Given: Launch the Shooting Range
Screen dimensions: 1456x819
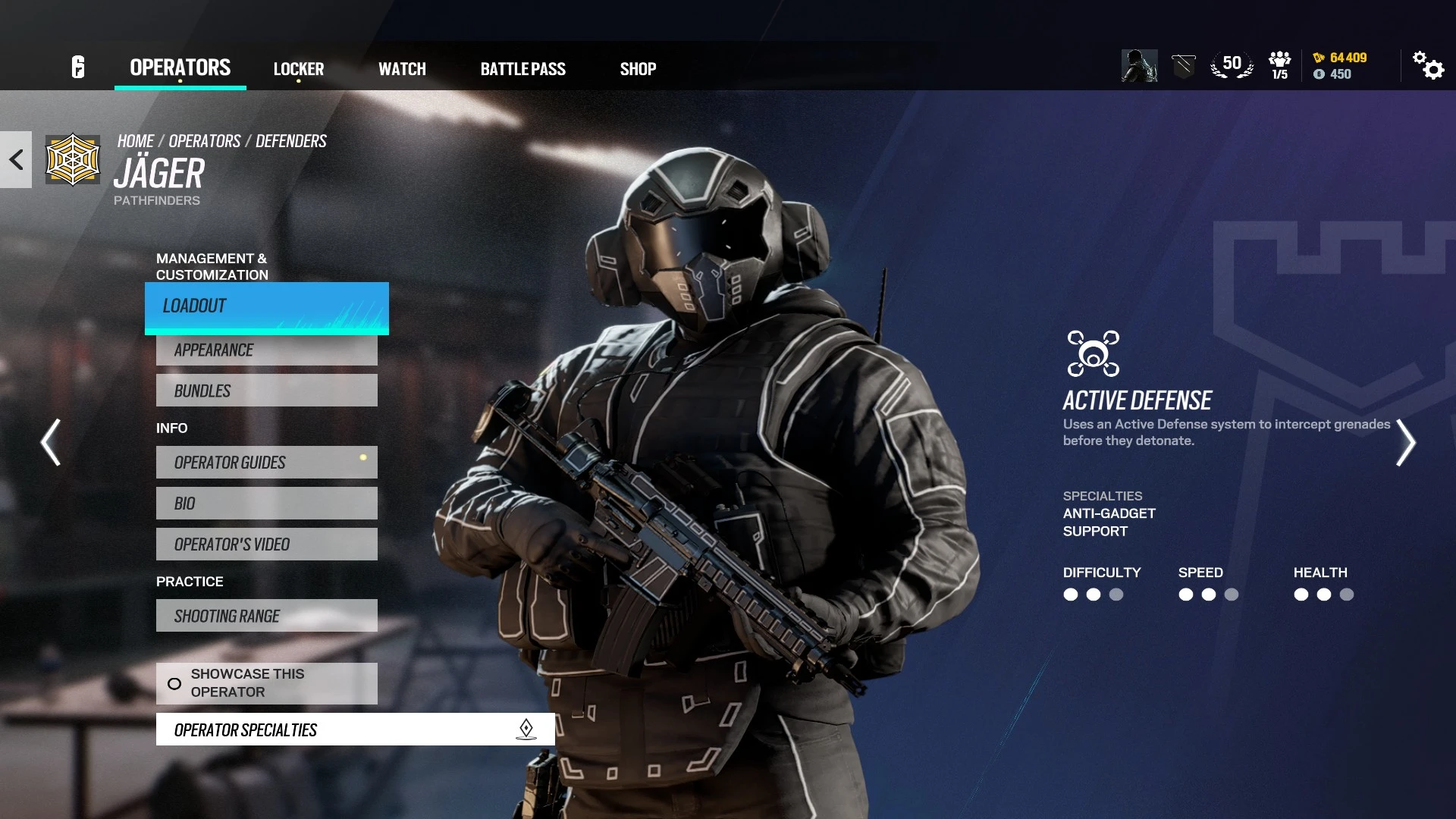Looking at the screenshot, I should pos(266,616).
